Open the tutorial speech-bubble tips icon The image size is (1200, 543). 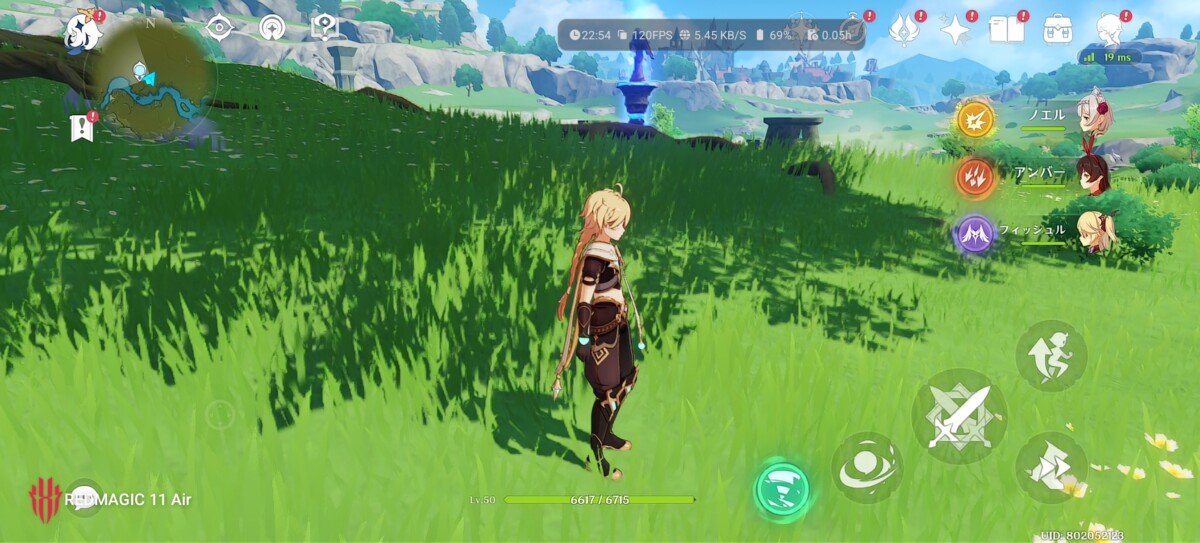(324, 27)
